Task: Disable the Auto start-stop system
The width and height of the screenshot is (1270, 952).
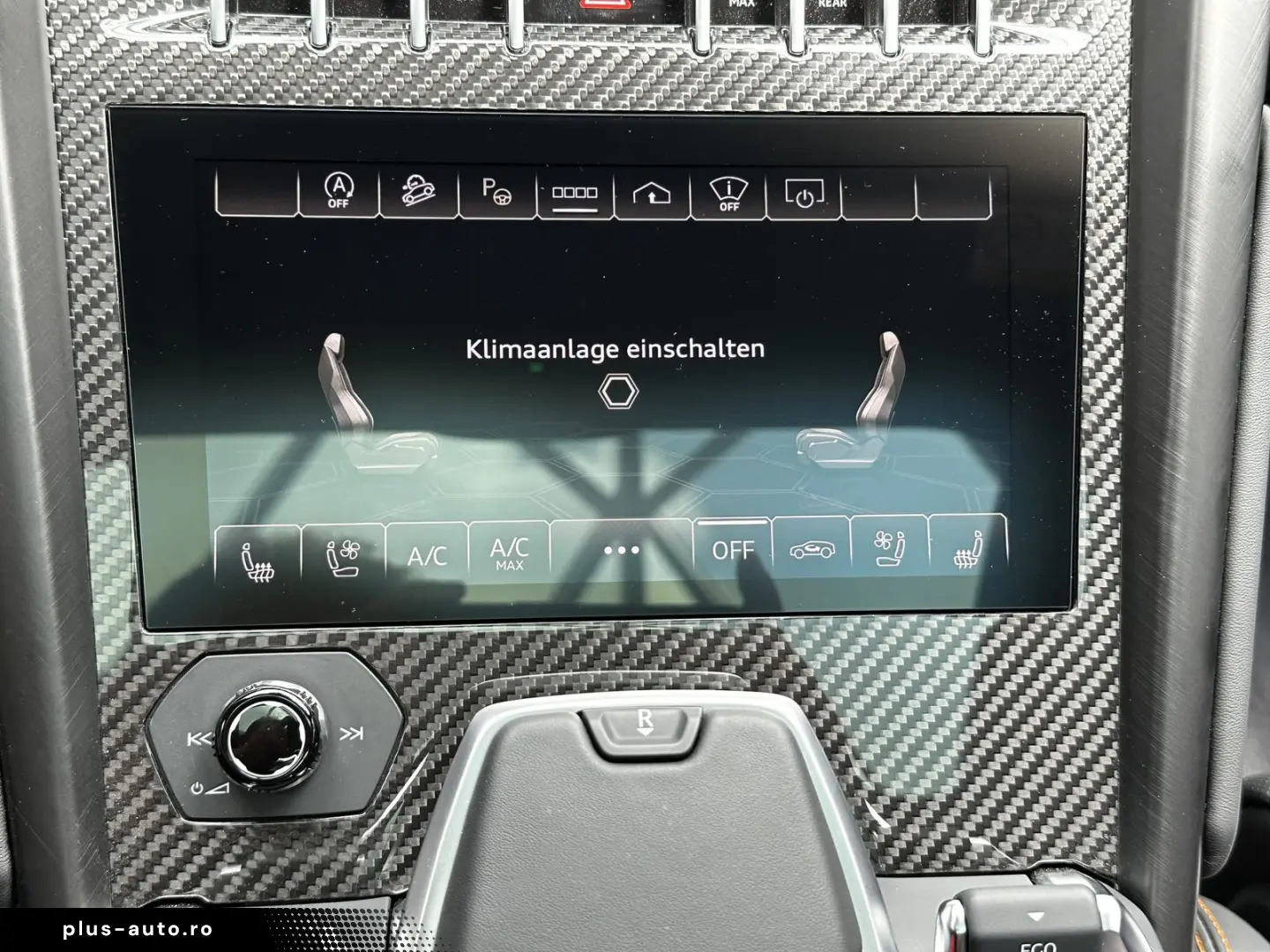Action: coord(338,194)
